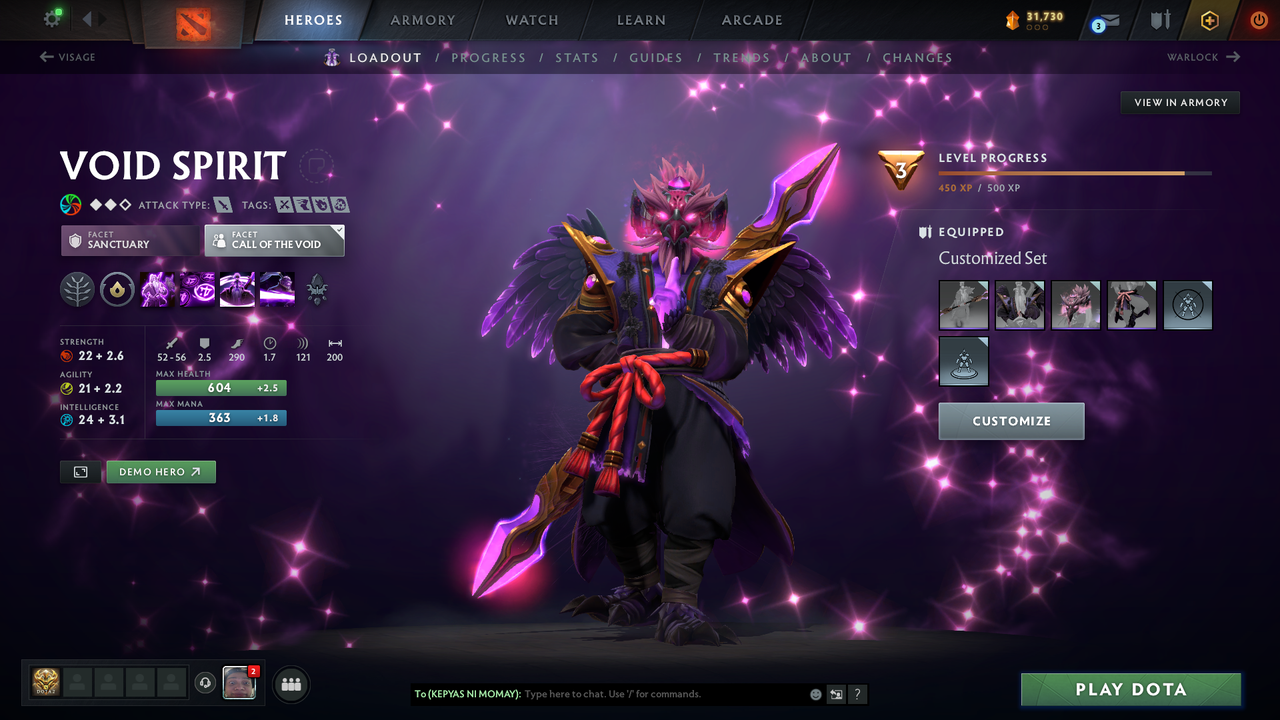Click the shield-and-sword armory icon
Screen dimensions: 1280x720
[1161, 19]
